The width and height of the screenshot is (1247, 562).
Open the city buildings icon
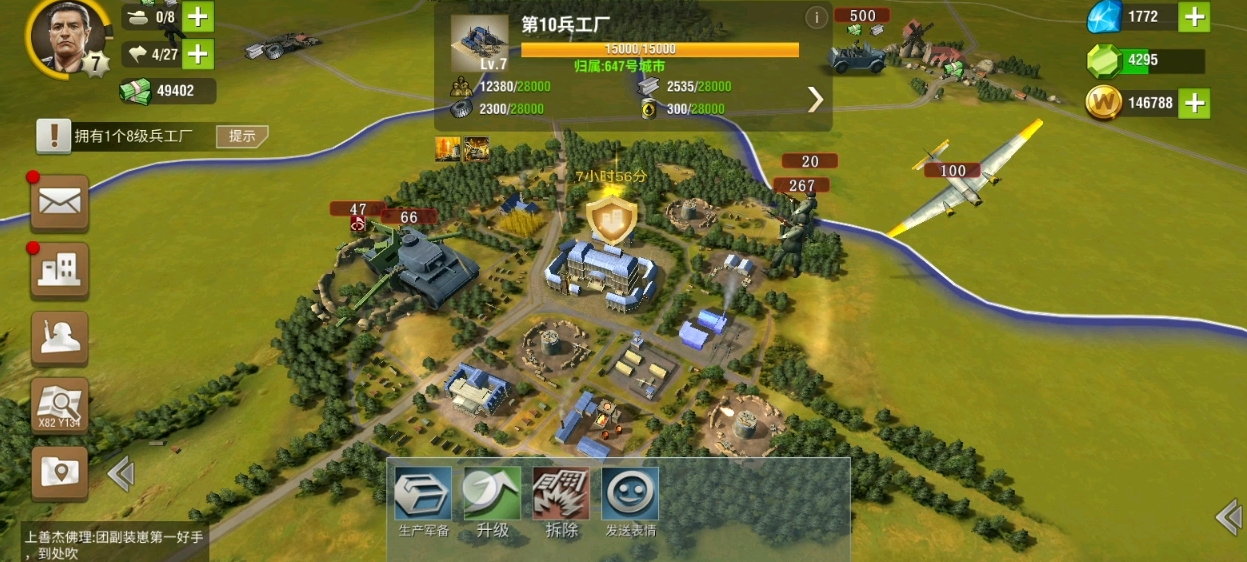point(60,270)
